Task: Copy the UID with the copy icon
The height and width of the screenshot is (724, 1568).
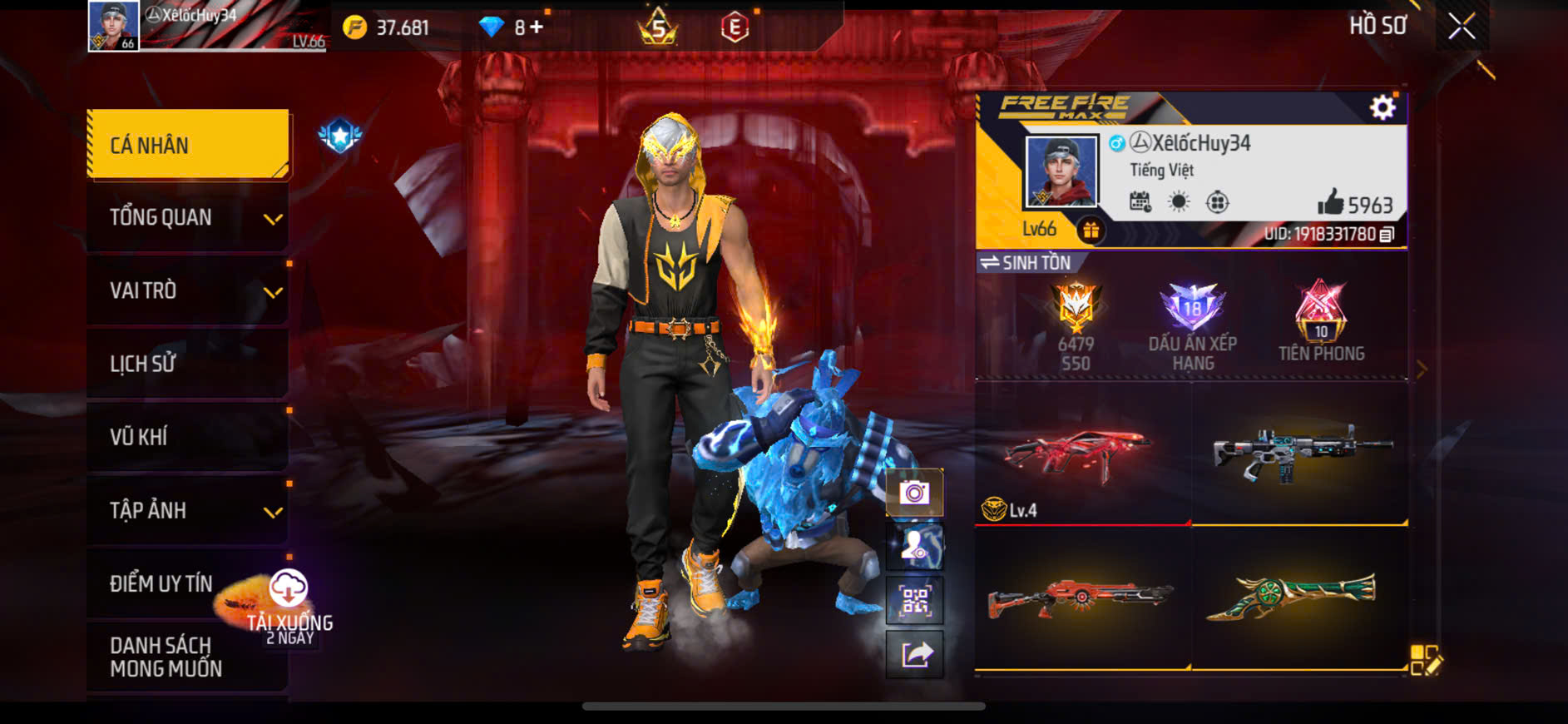Action: click(x=1387, y=235)
